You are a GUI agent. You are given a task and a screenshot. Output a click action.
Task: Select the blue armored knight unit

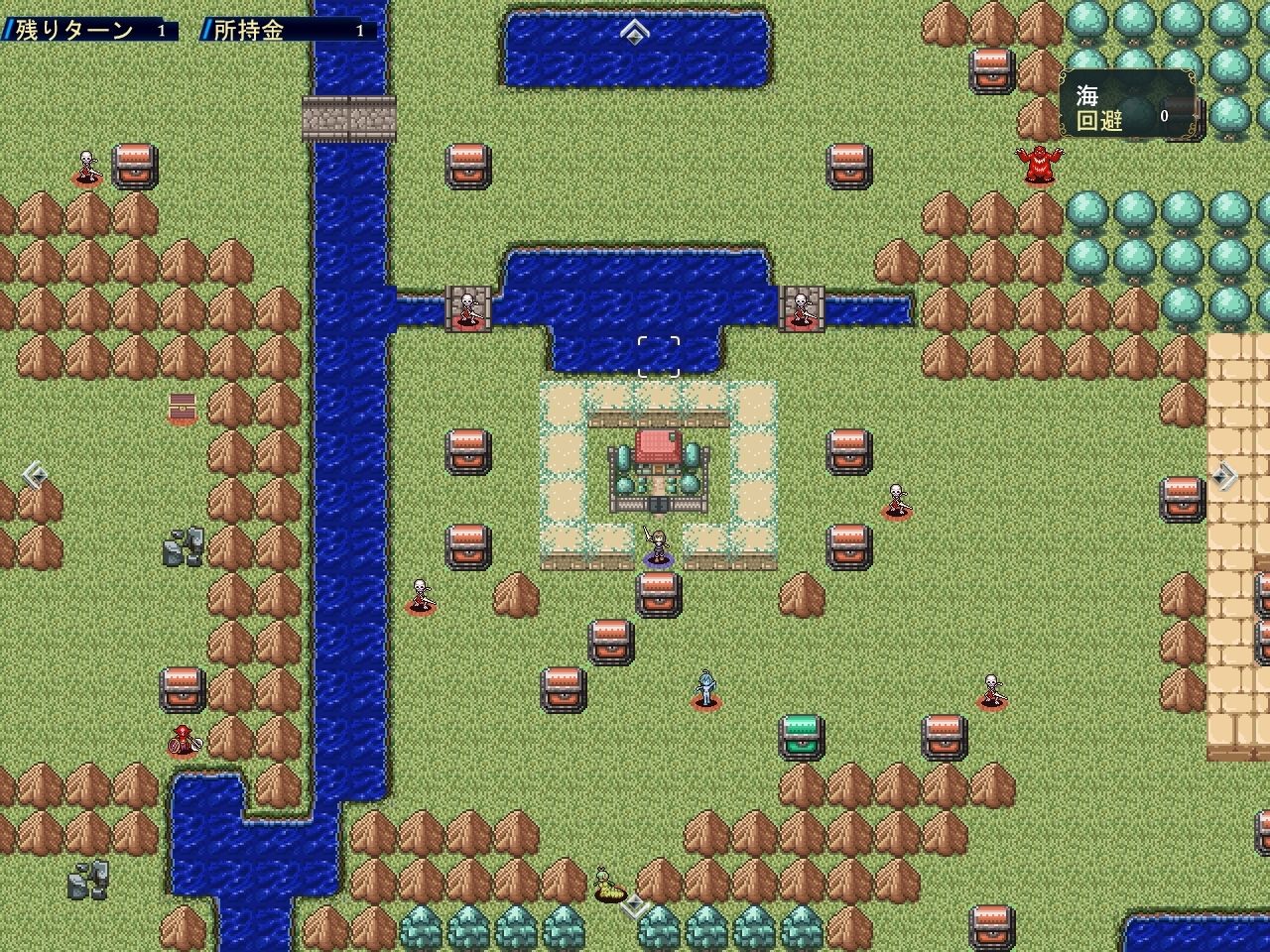[x=705, y=688]
